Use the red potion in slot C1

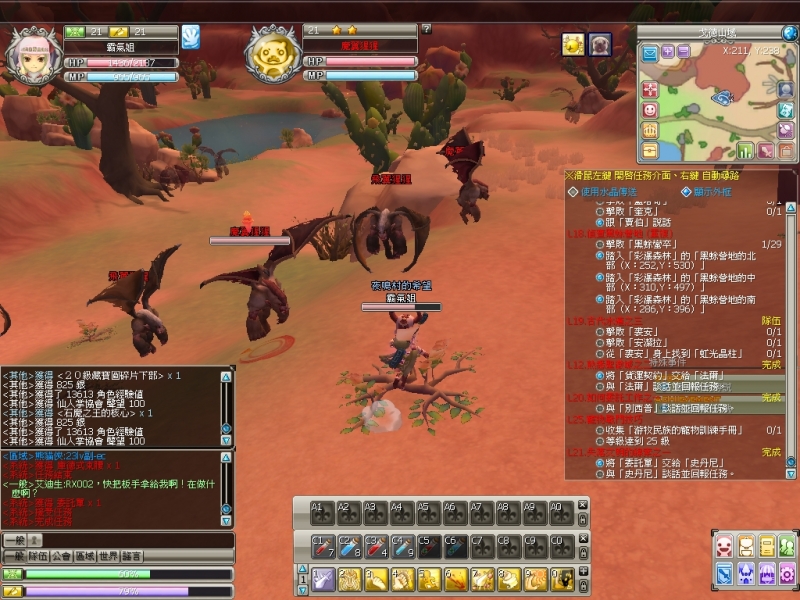pyautogui.click(x=322, y=545)
